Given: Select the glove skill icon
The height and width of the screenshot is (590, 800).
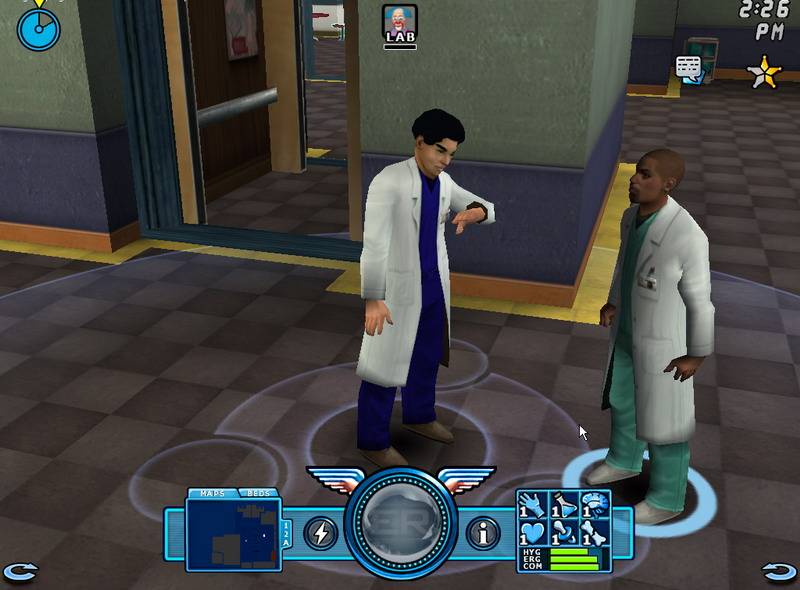Looking at the screenshot, I should [532, 504].
